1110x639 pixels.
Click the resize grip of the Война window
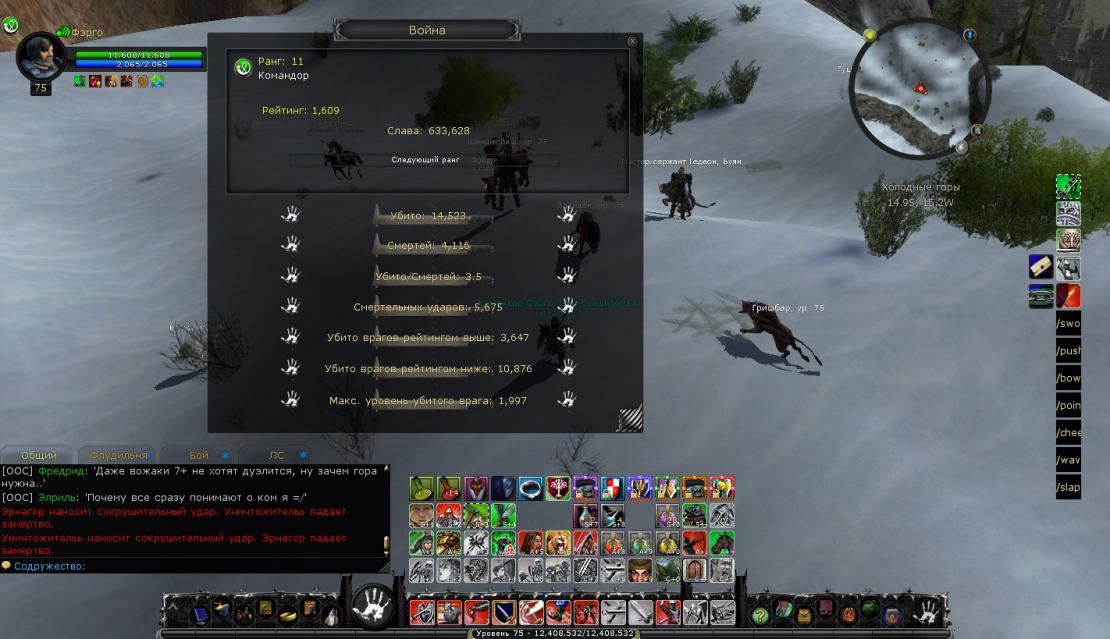[x=629, y=418]
